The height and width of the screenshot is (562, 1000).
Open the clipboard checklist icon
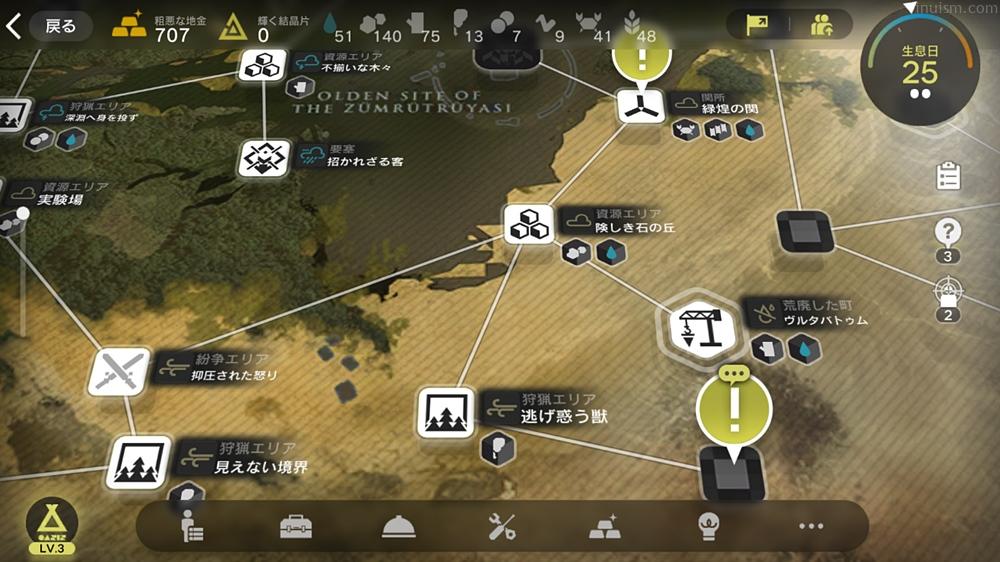[947, 177]
